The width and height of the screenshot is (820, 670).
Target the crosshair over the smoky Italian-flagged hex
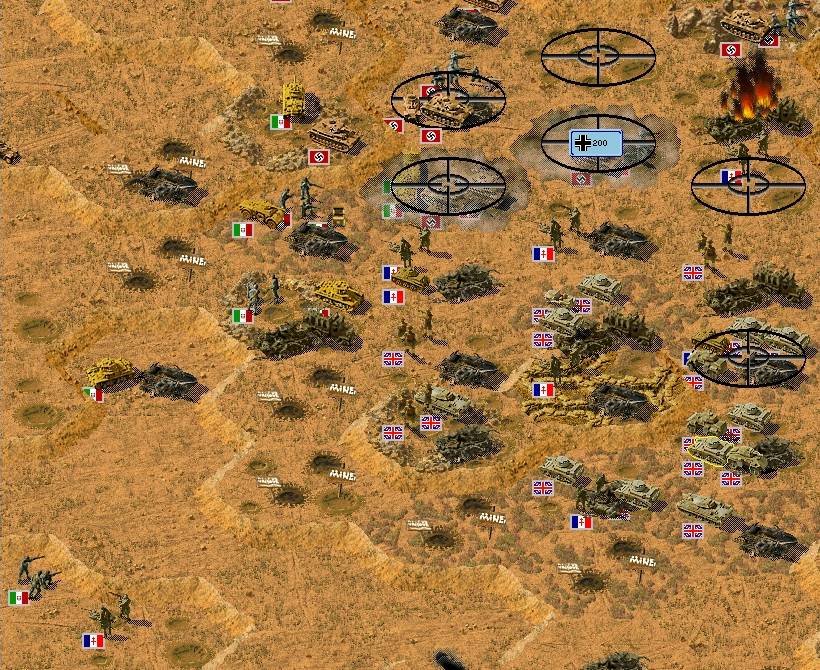click(447, 184)
